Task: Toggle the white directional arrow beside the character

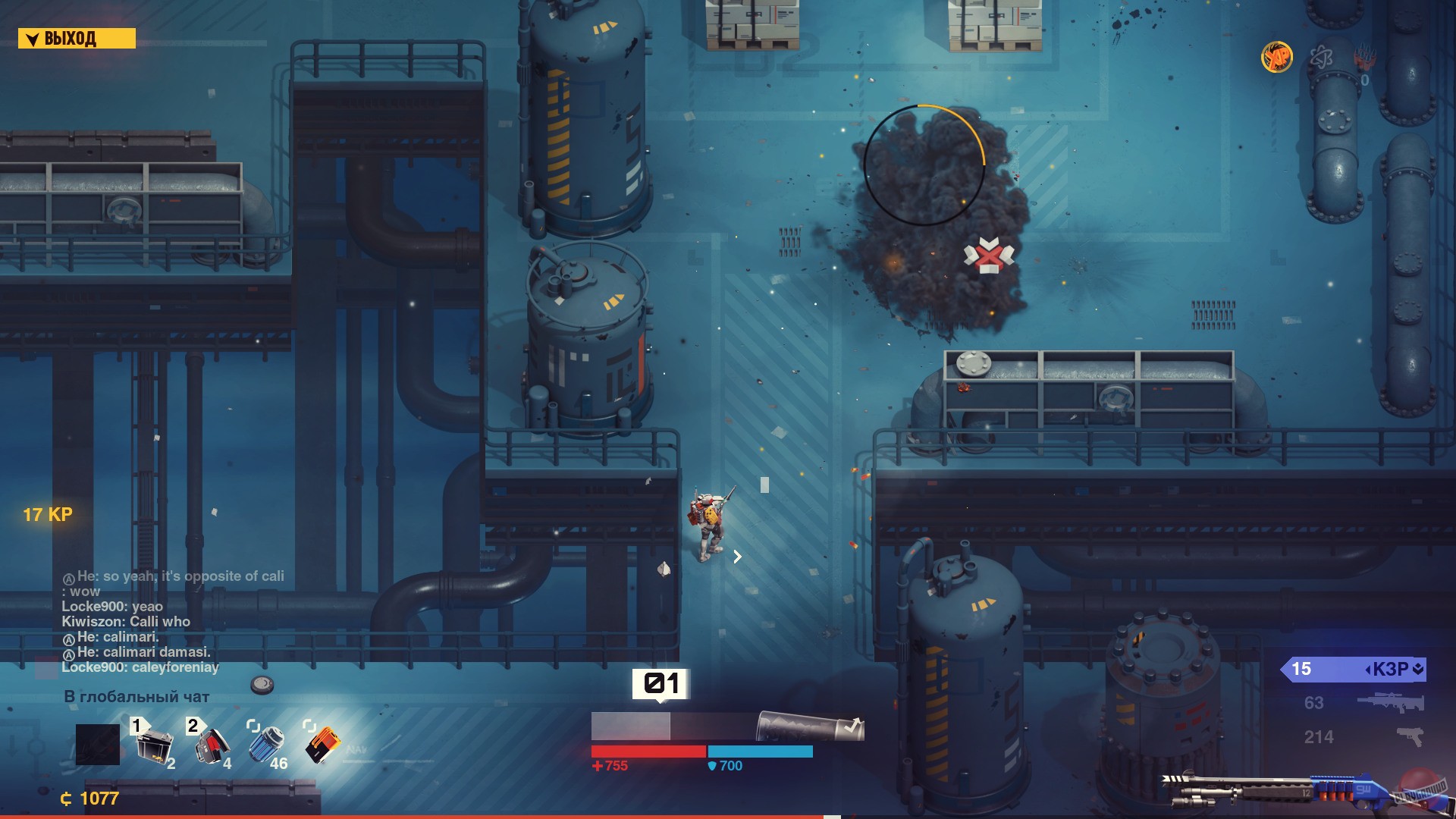Action: pos(736,557)
